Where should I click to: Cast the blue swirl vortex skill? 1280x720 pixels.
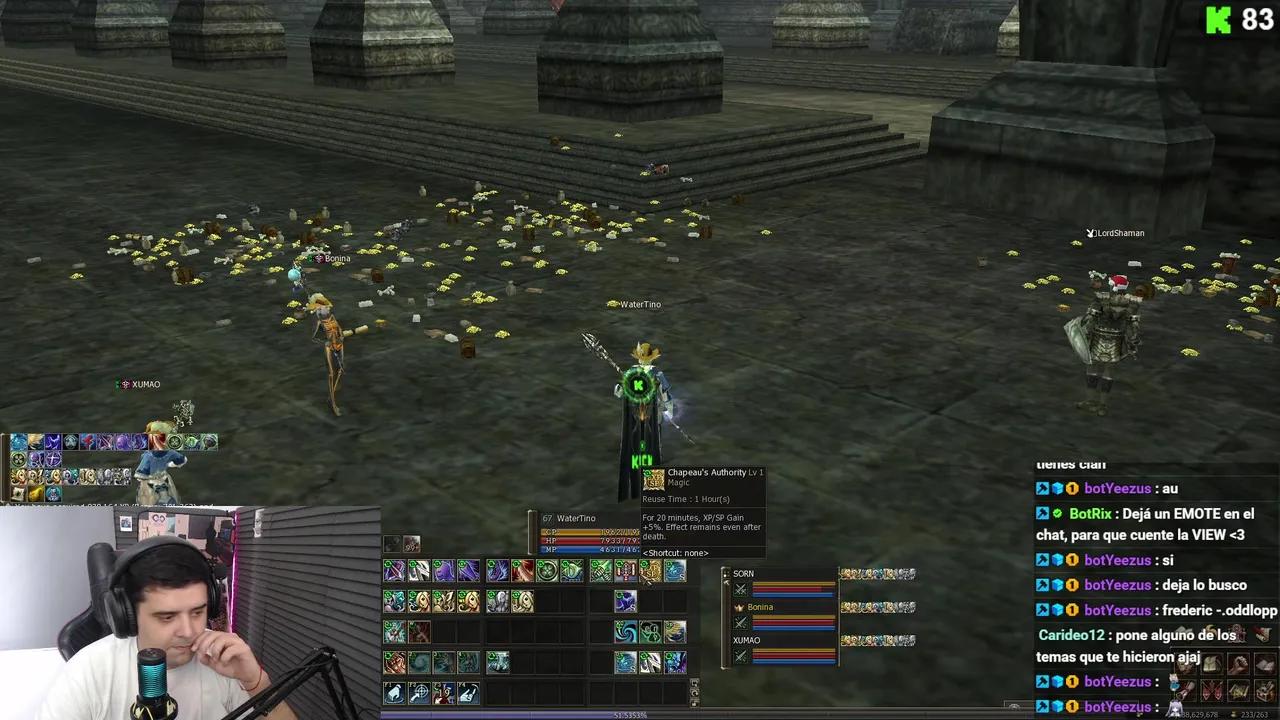point(625,632)
